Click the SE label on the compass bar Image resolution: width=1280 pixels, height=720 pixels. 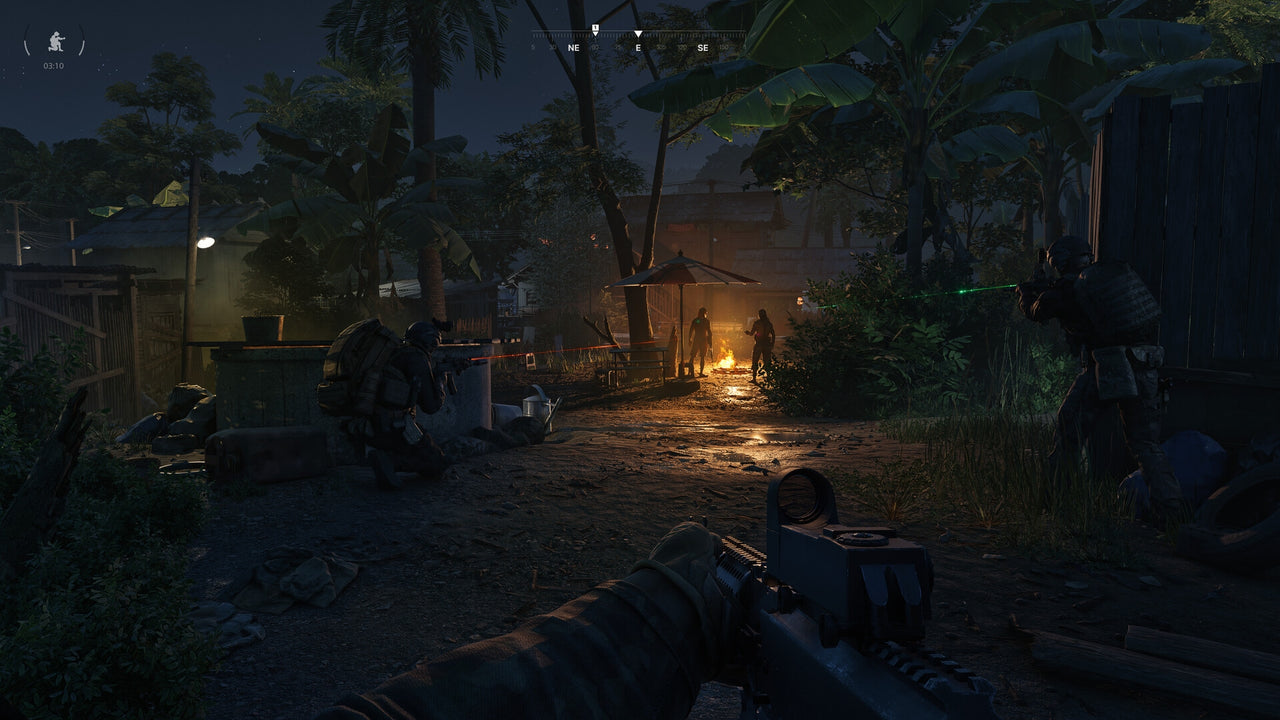[703, 47]
